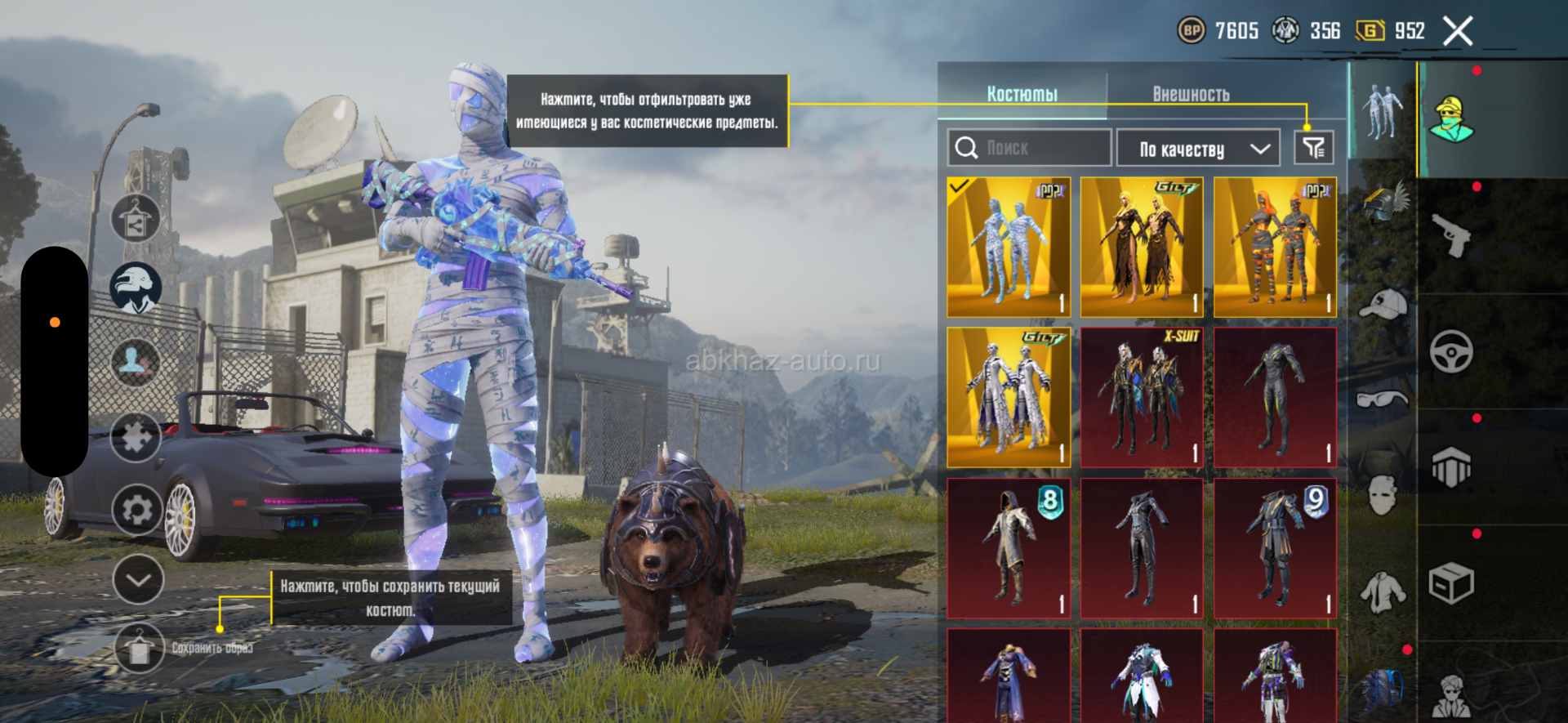Toggle the owned items filter funnel
1568x723 pixels.
1313,148
